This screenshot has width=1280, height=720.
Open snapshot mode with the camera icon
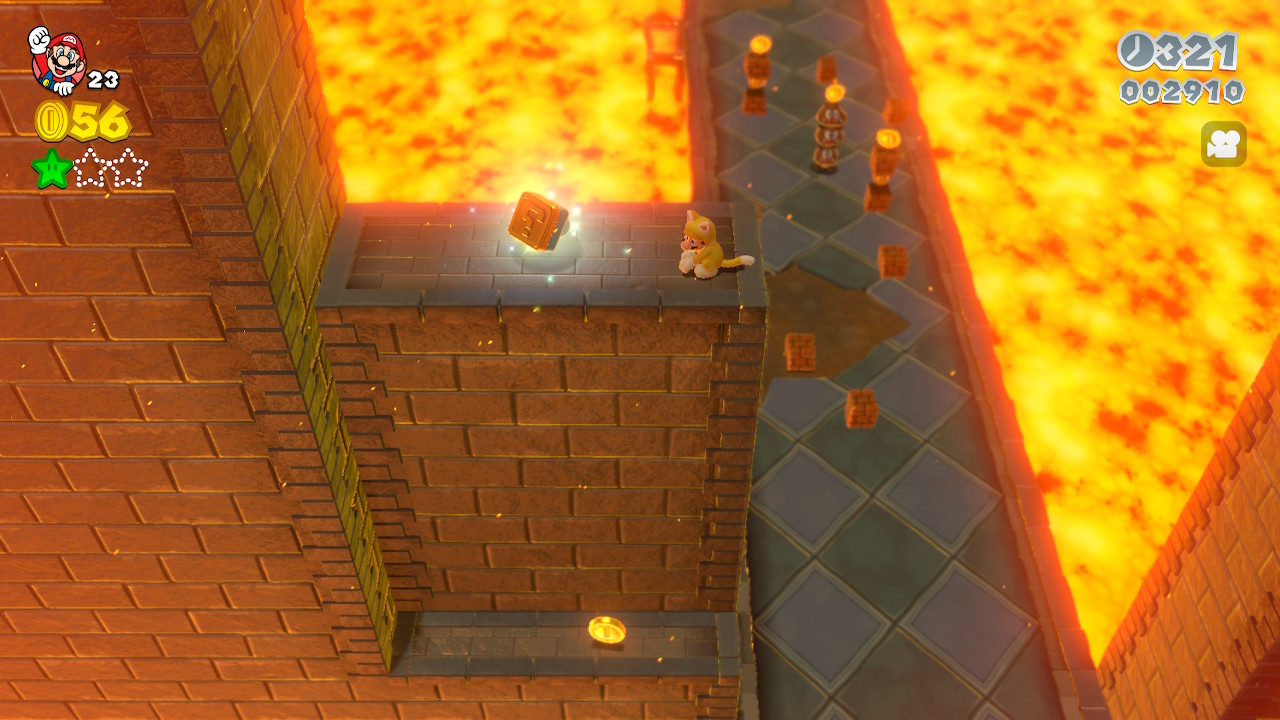click(1223, 144)
